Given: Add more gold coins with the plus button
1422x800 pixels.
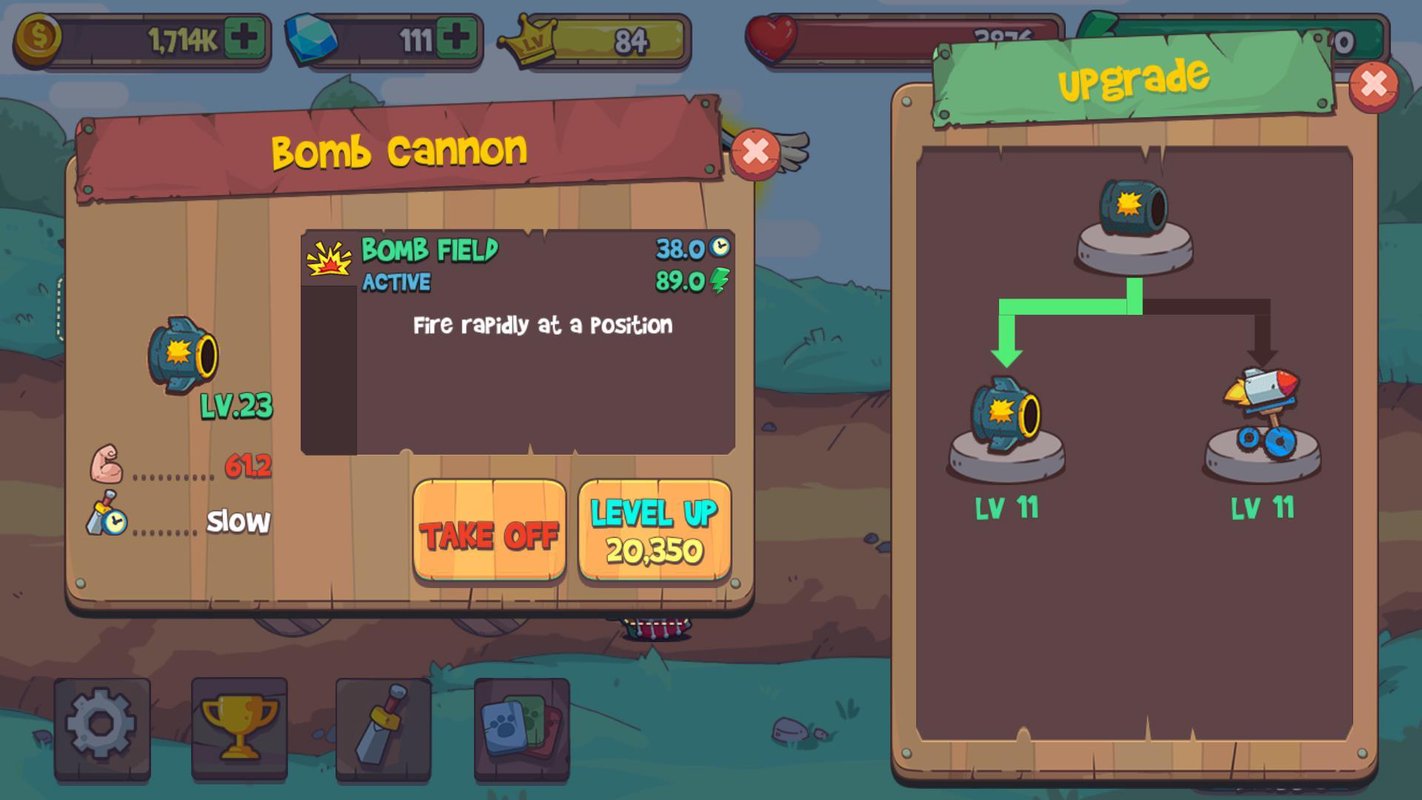Looking at the screenshot, I should pyautogui.click(x=244, y=40).
